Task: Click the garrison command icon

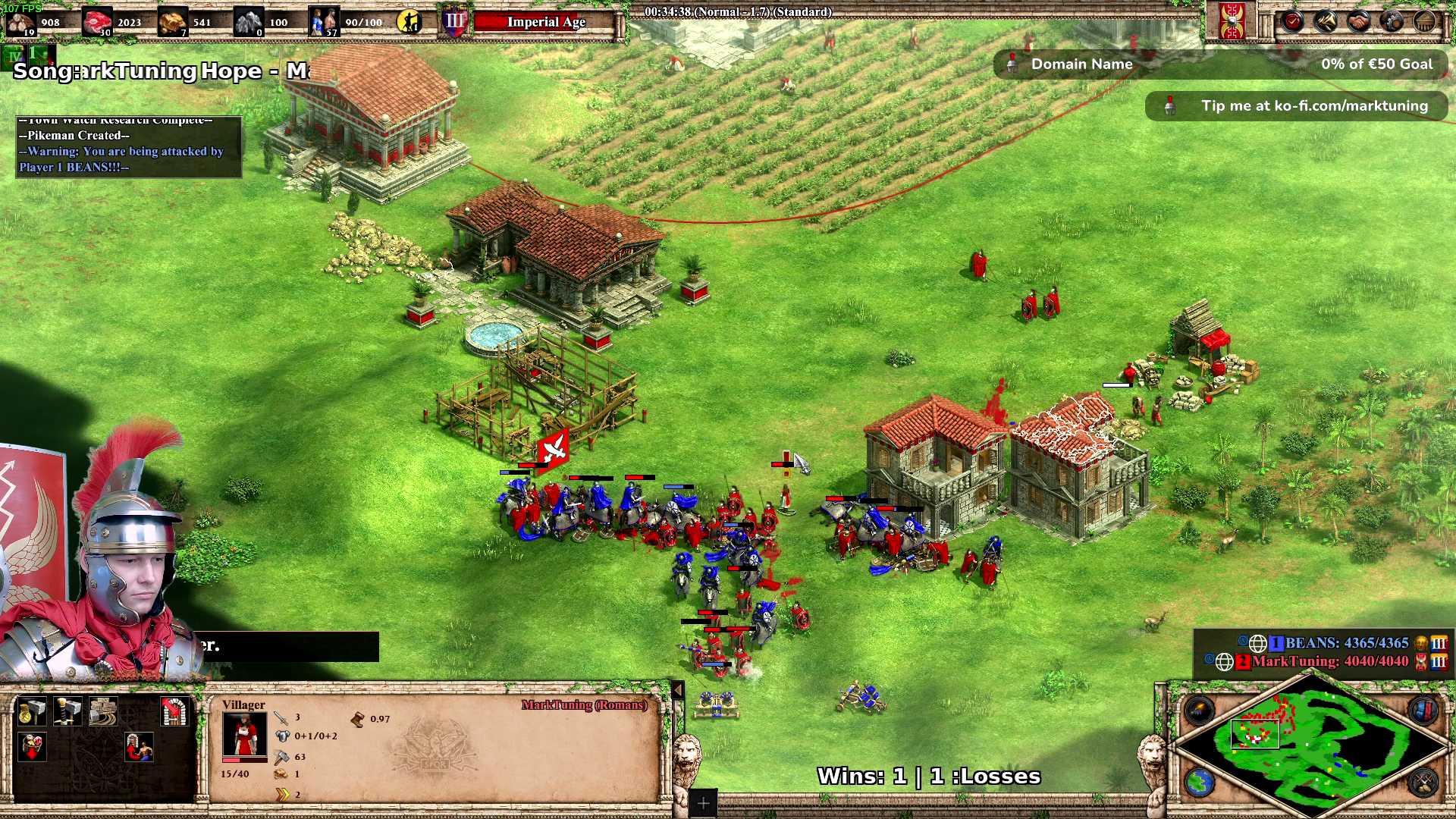Action: (x=175, y=711)
